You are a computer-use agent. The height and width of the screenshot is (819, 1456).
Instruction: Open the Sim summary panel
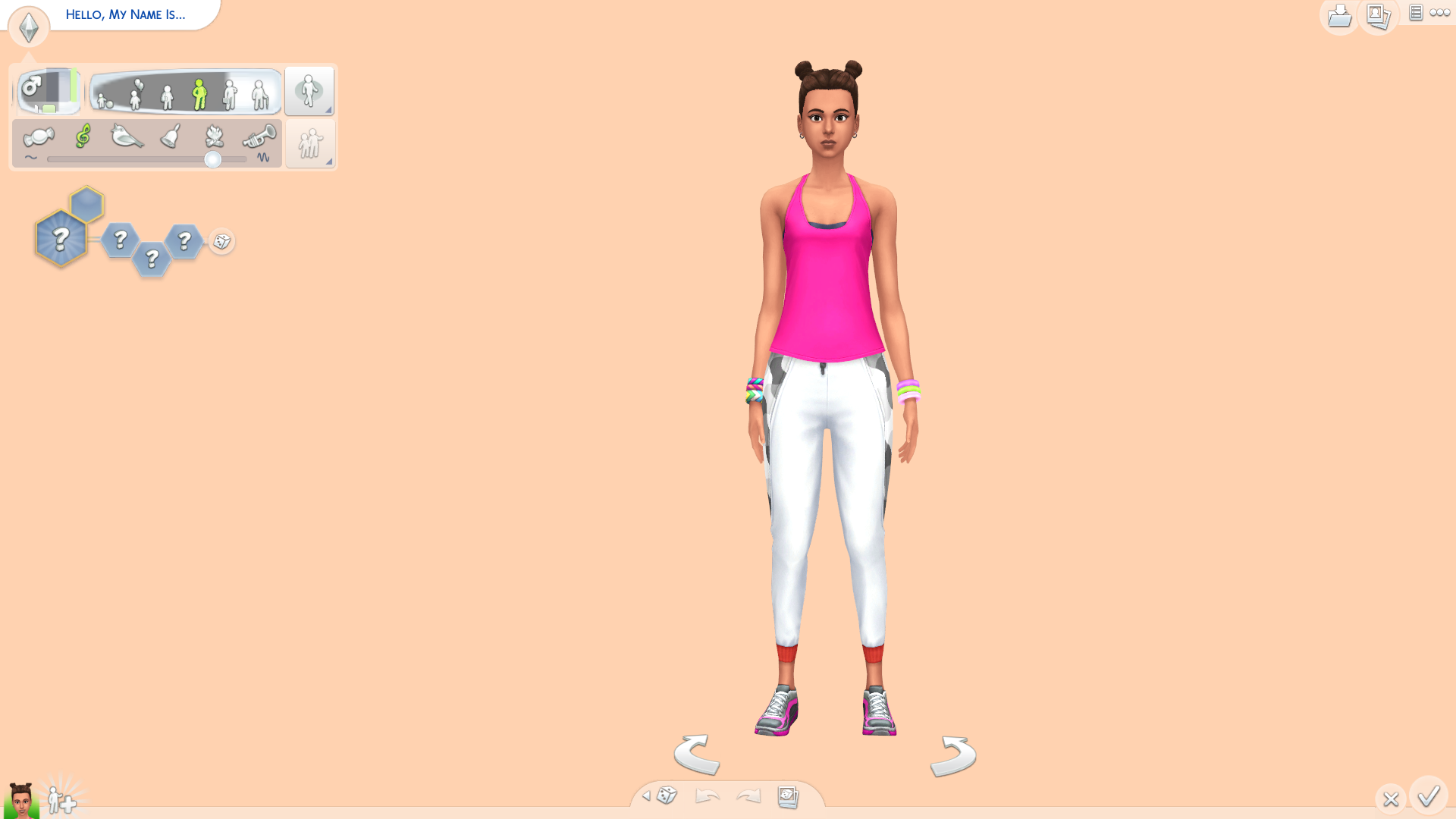[x=1415, y=13]
